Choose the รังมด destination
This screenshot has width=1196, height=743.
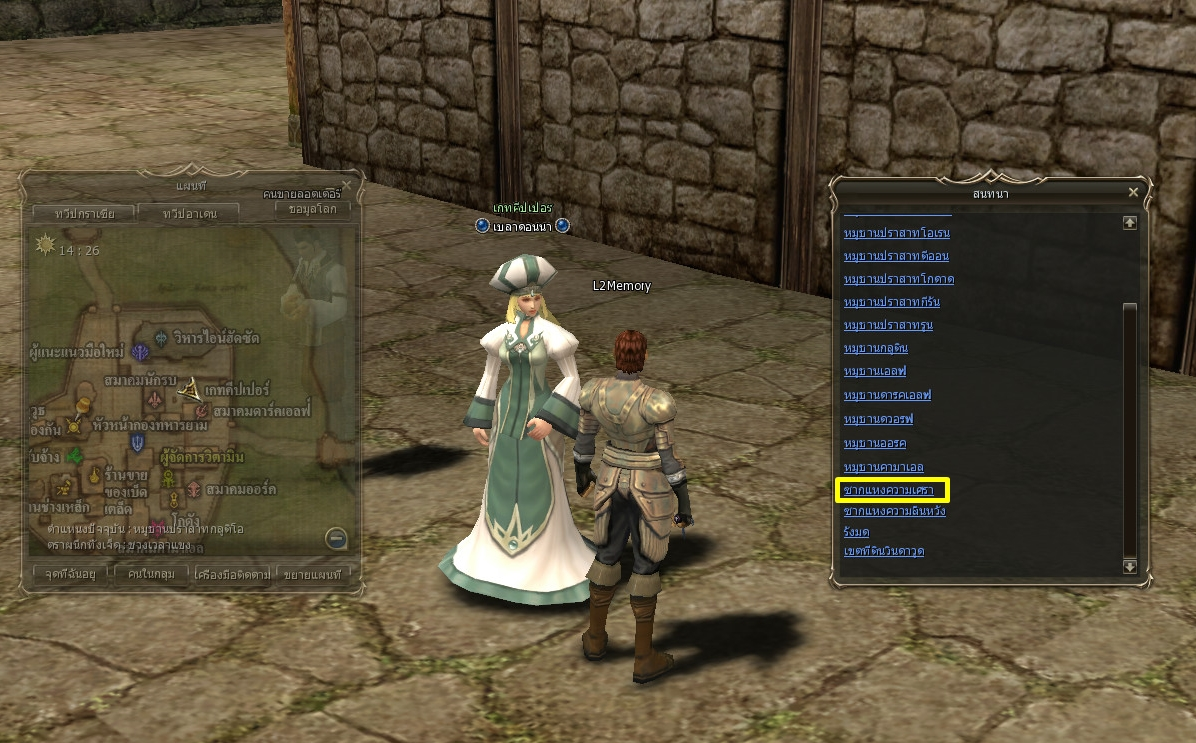(856, 532)
